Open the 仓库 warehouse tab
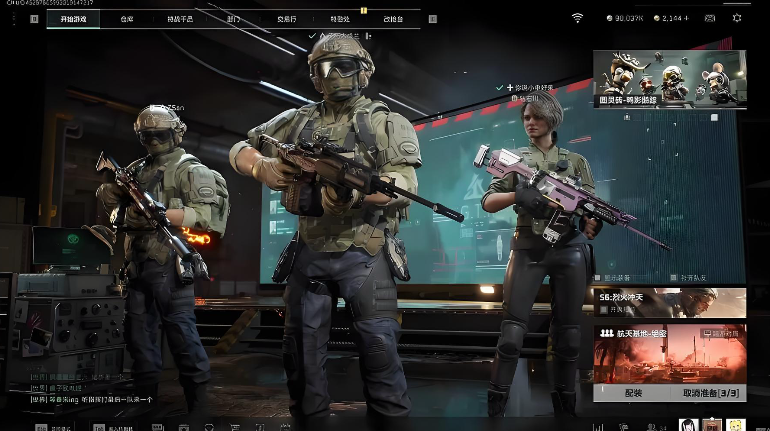 tap(126, 19)
